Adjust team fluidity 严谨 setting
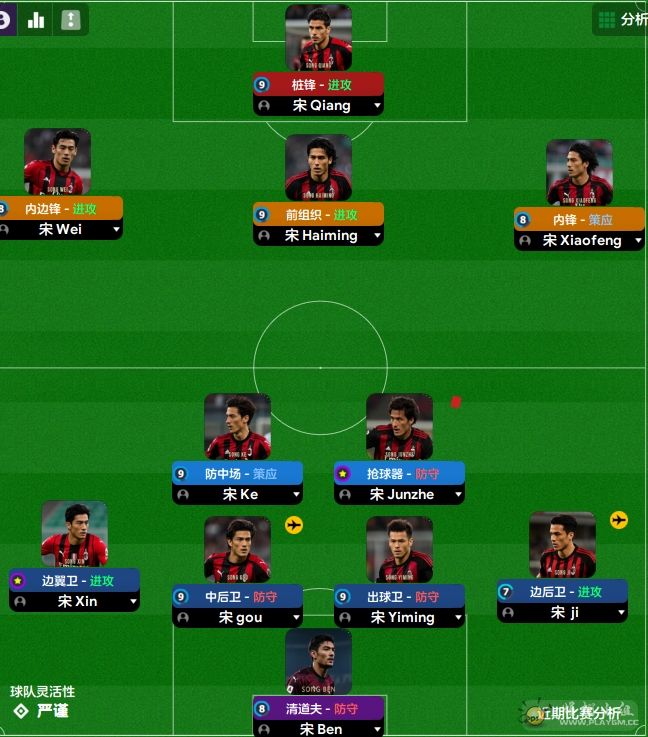 pyautogui.click(x=43, y=711)
